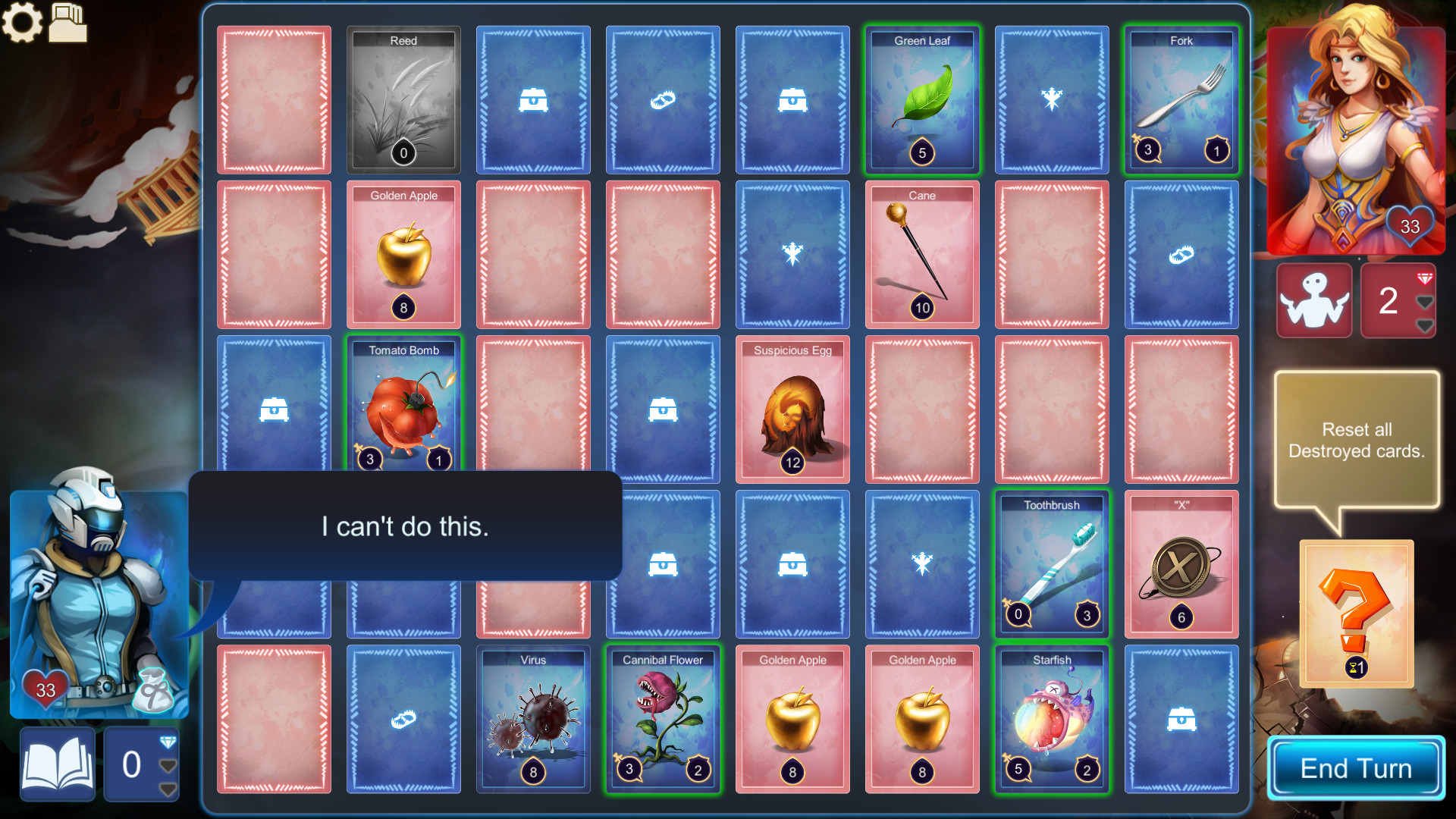Viewport: 1456px width, 819px height.
Task: Open the card encyclopedia book icon
Action: coord(57,764)
